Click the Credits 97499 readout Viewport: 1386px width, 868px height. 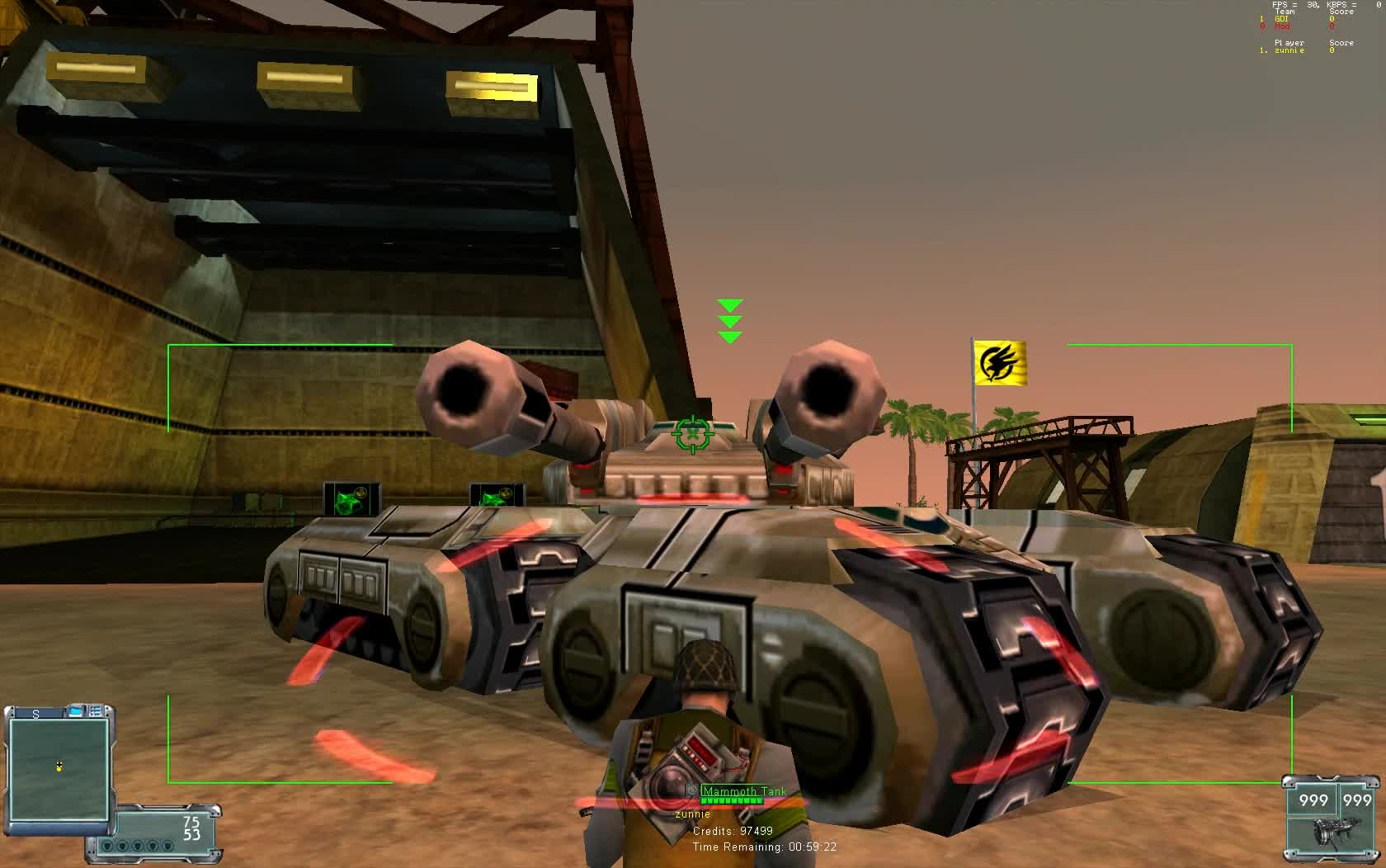point(732,831)
